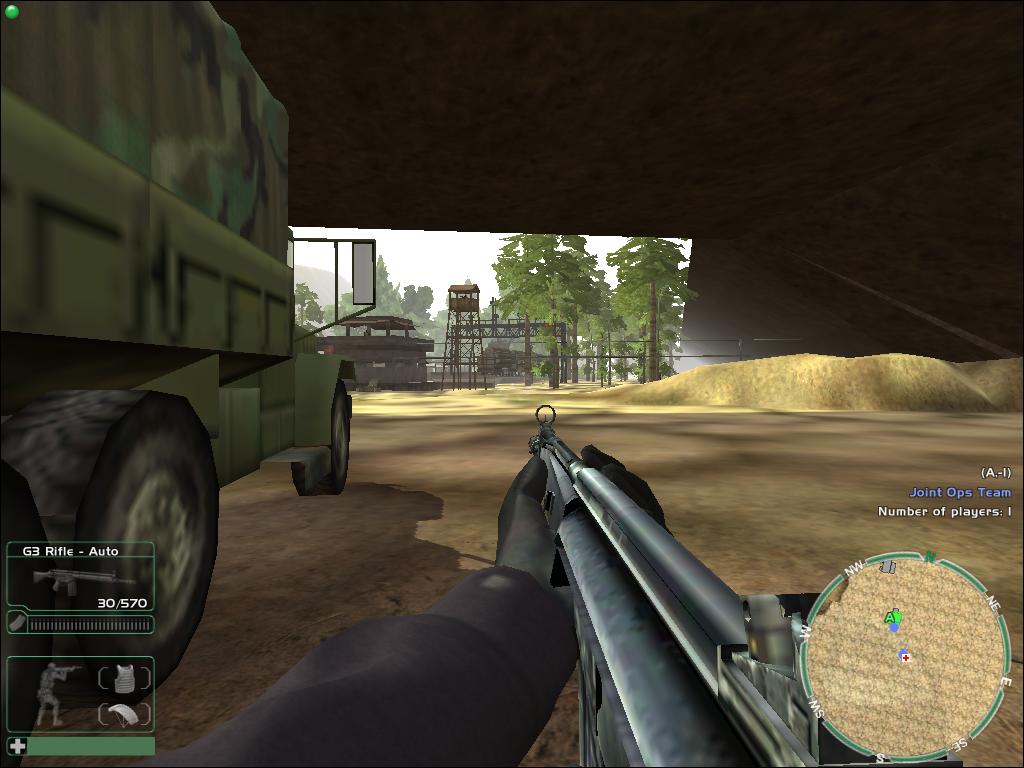Select the G3 Rifle weapon icon
Viewport: 1024px width, 768px height.
coord(68,579)
